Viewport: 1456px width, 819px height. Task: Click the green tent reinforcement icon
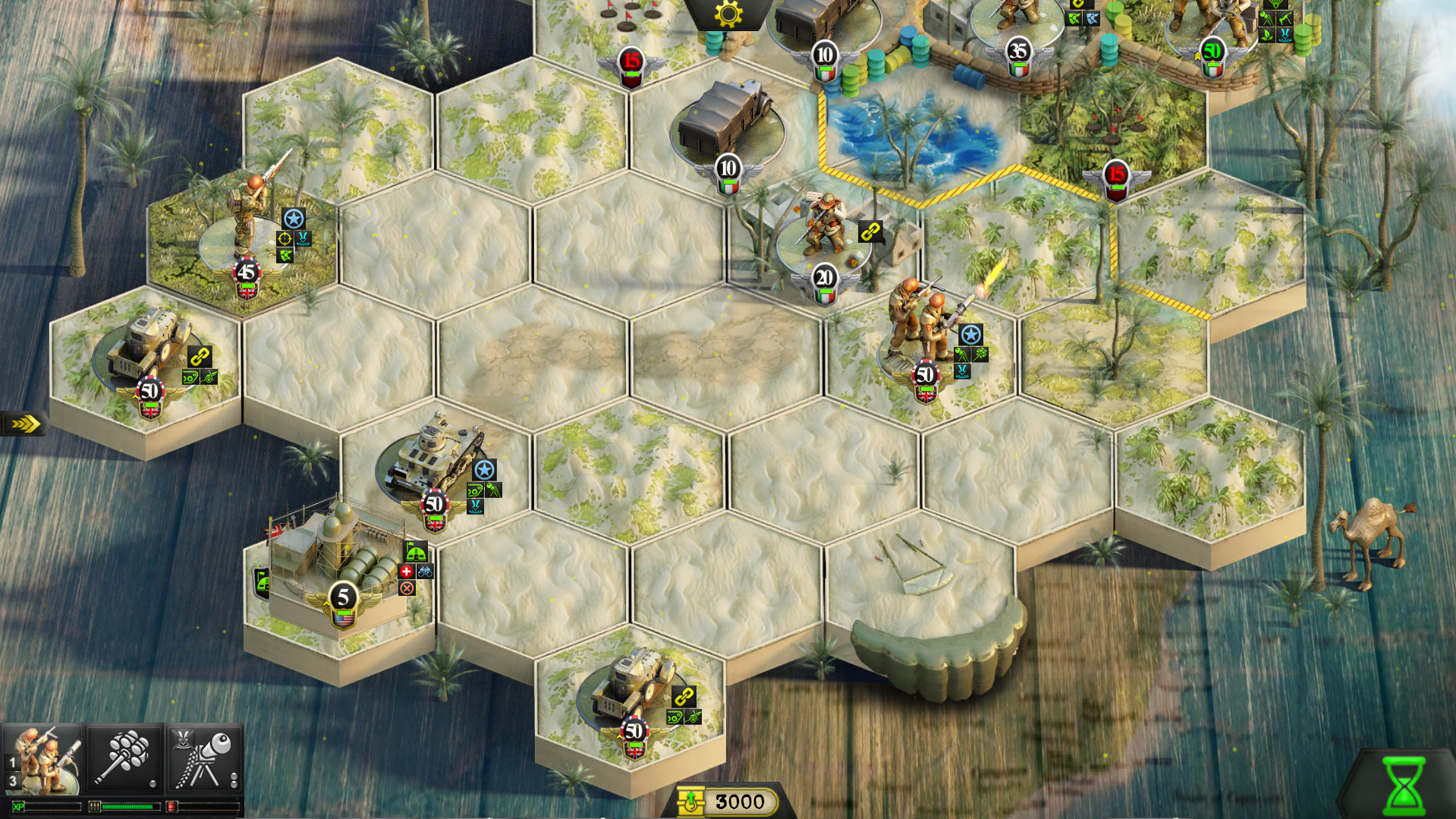tap(416, 551)
